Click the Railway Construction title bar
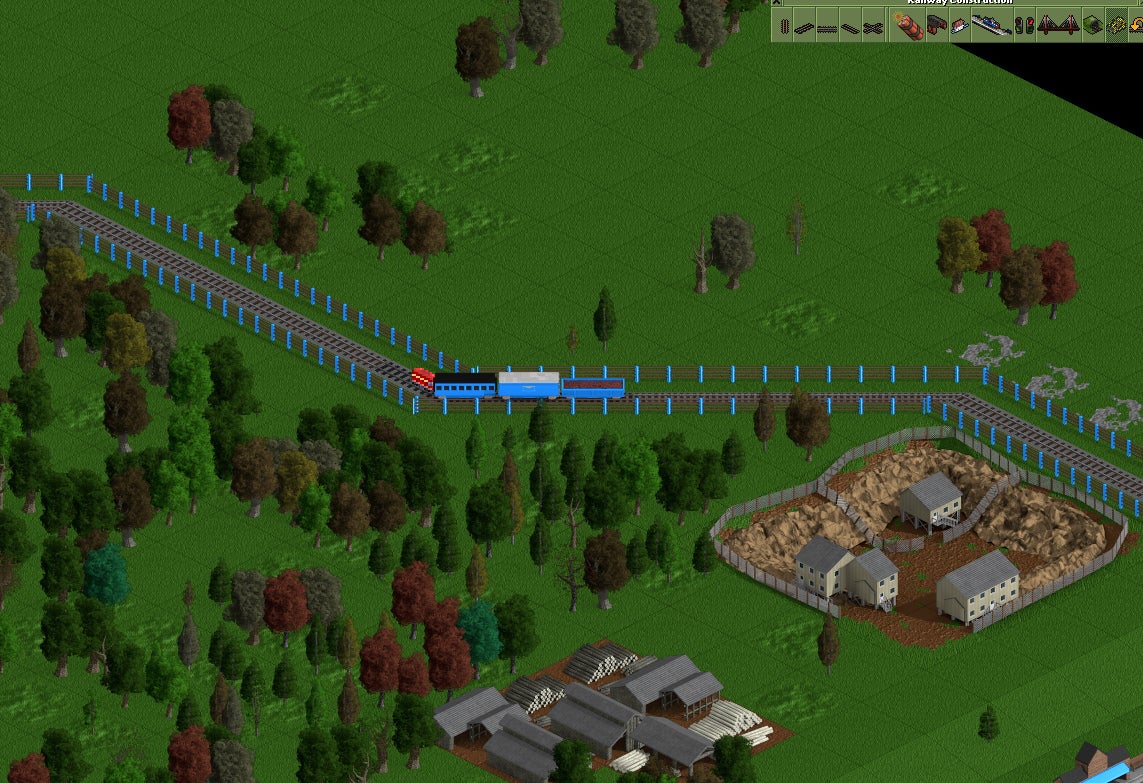Image resolution: width=1143 pixels, height=783 pixels. (960, 2)
